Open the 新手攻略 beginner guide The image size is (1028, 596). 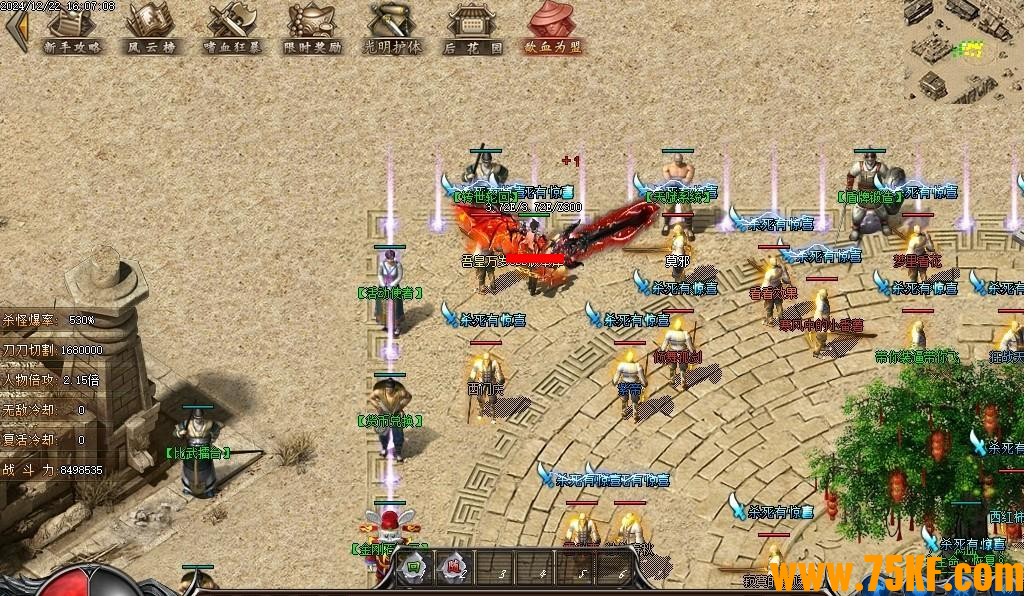tap(72, 28)
